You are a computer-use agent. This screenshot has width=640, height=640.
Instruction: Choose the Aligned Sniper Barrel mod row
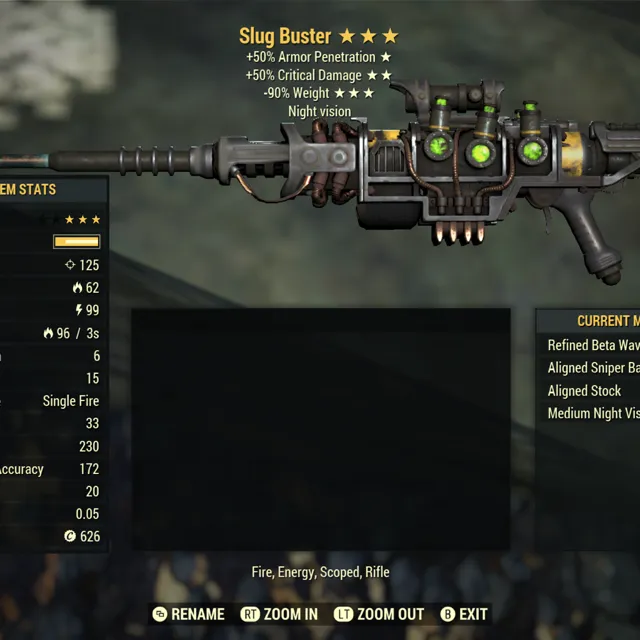pos(593,368)
